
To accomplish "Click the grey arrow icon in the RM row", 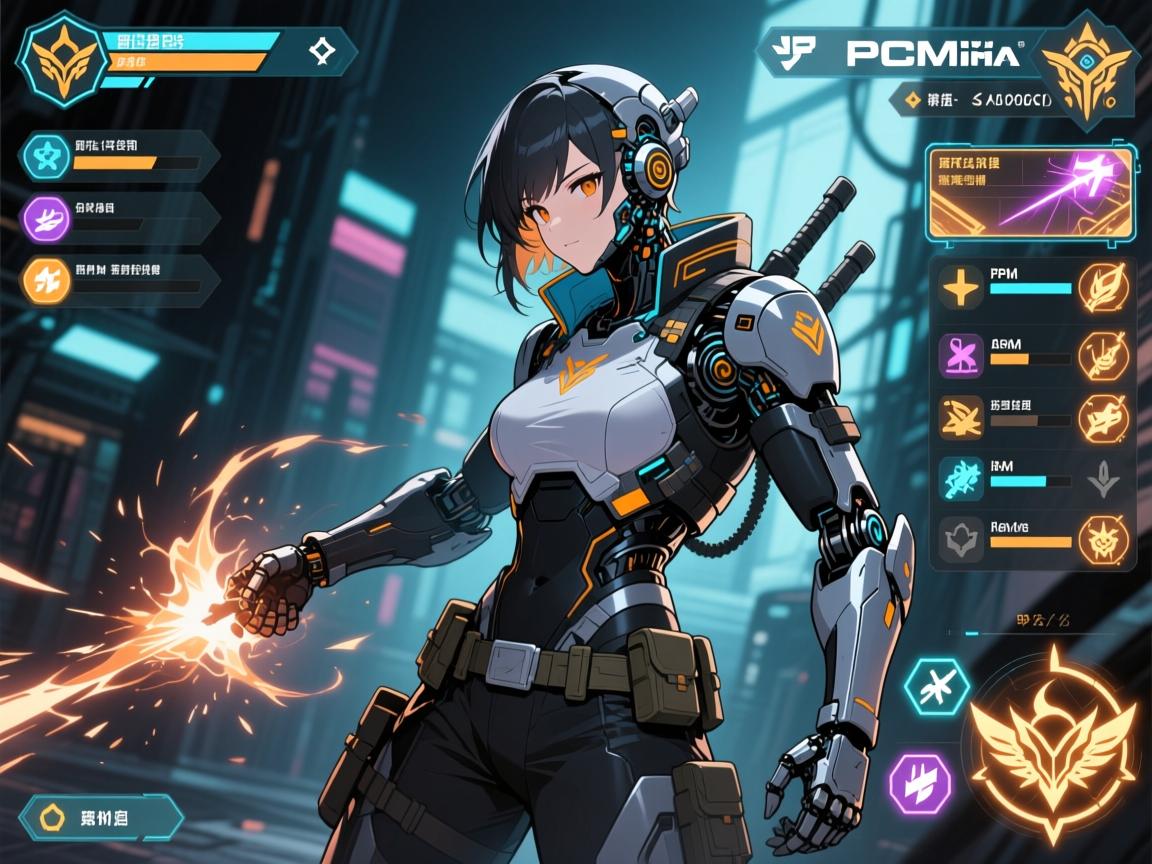I will (x=1104, y=479).
